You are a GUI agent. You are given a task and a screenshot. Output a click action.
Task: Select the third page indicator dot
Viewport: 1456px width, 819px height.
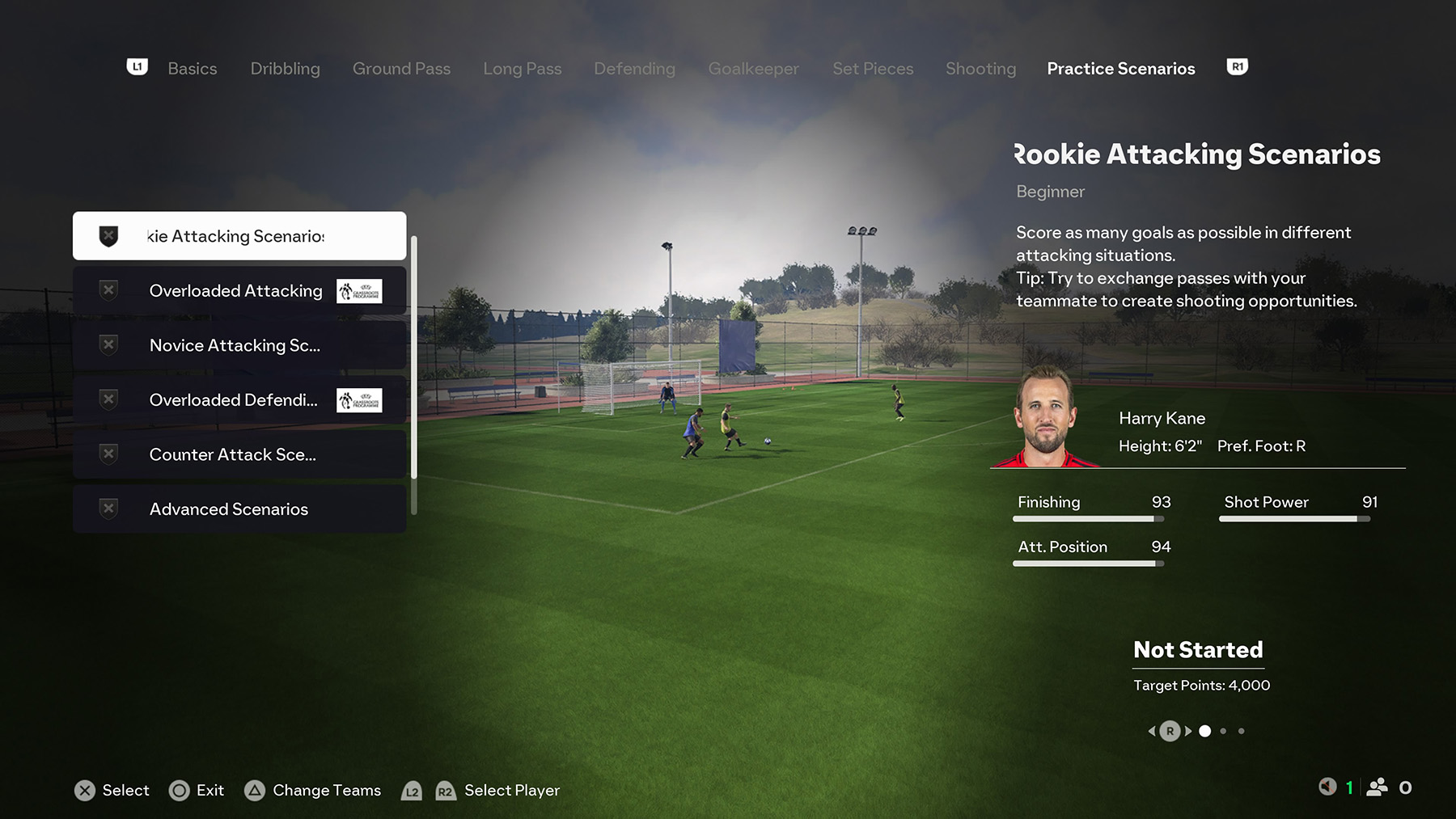pyautogui.click(x=1242, y=731)
